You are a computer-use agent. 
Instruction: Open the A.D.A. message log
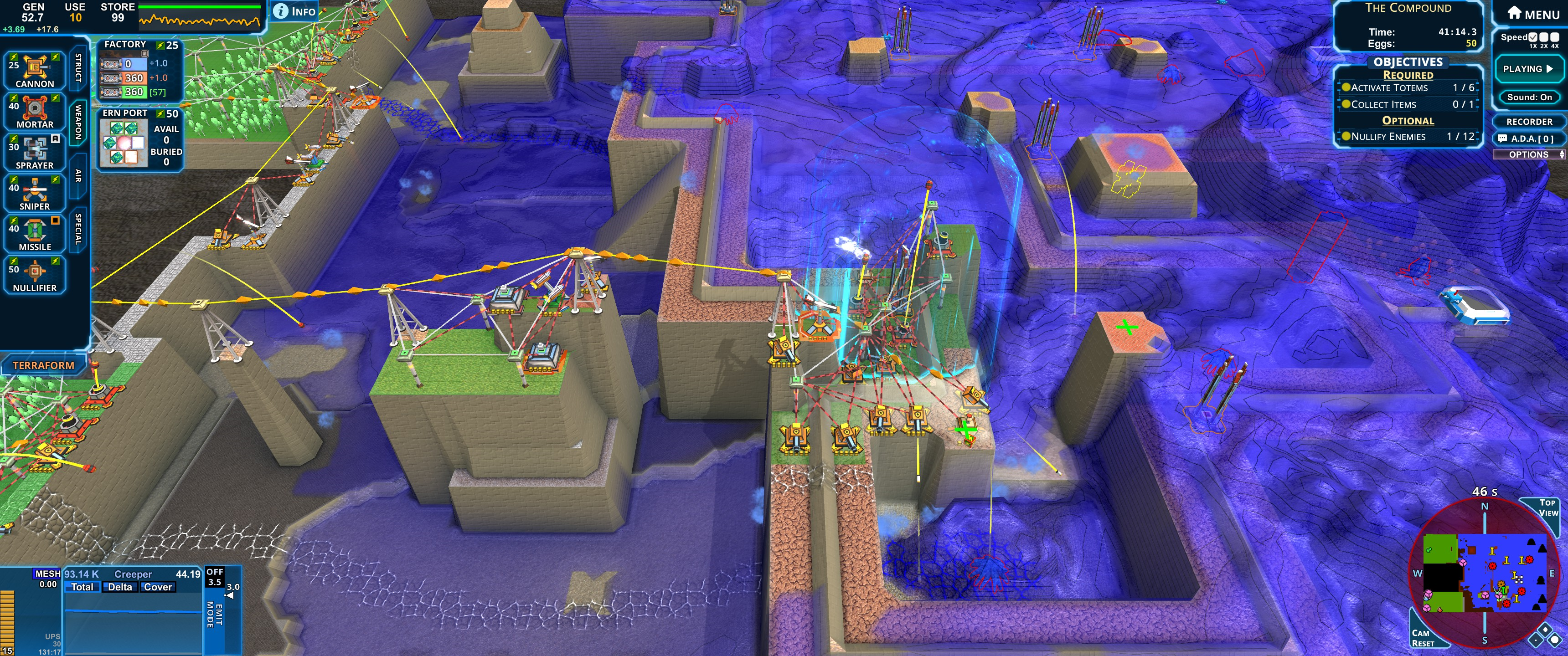[x=1527, y=139]
